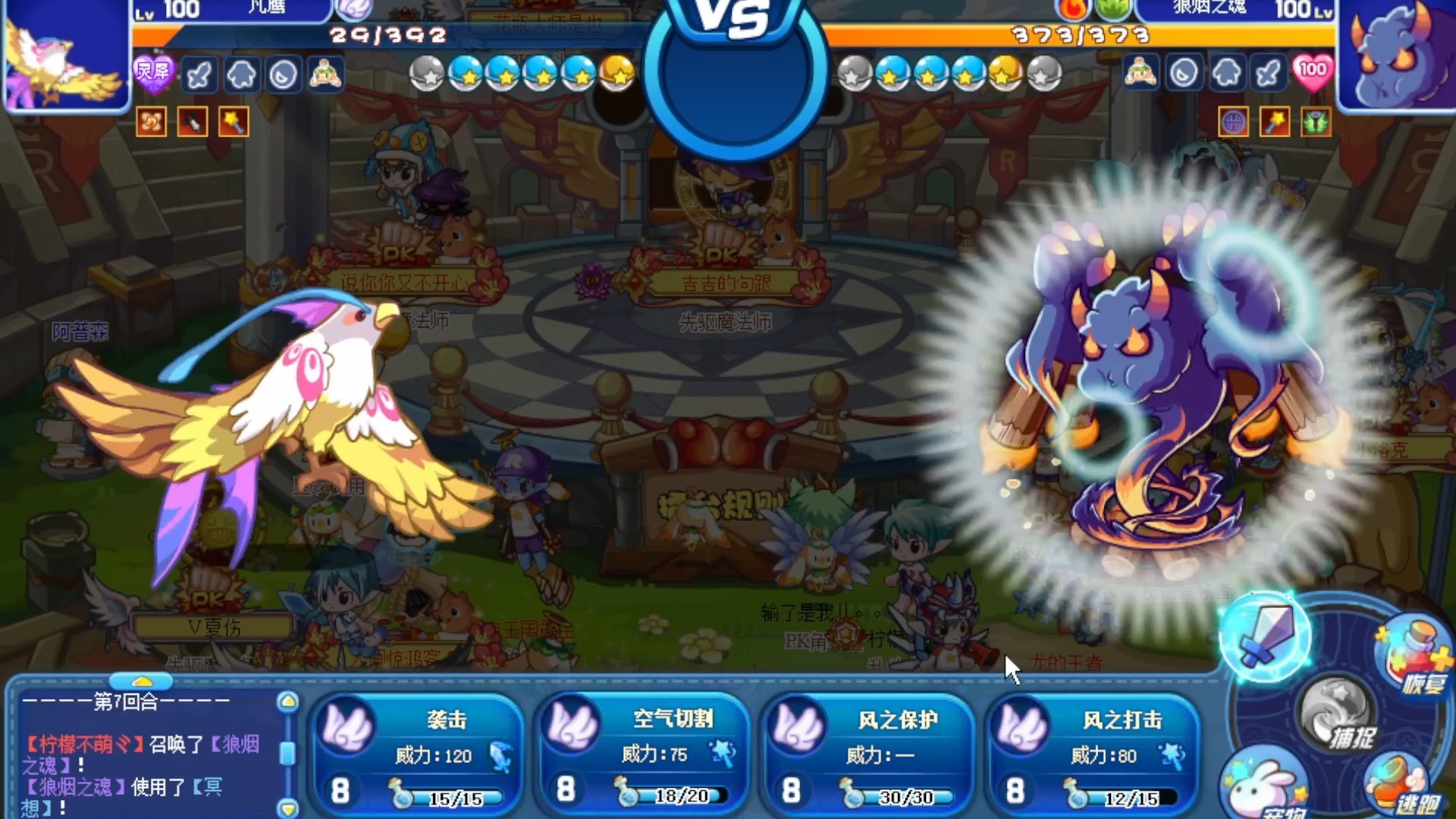Image resolution: width=1456 pixels, height=819 pixels.
Task: Click the star wand item icon below ally HP bar
Action: (236, 123)
